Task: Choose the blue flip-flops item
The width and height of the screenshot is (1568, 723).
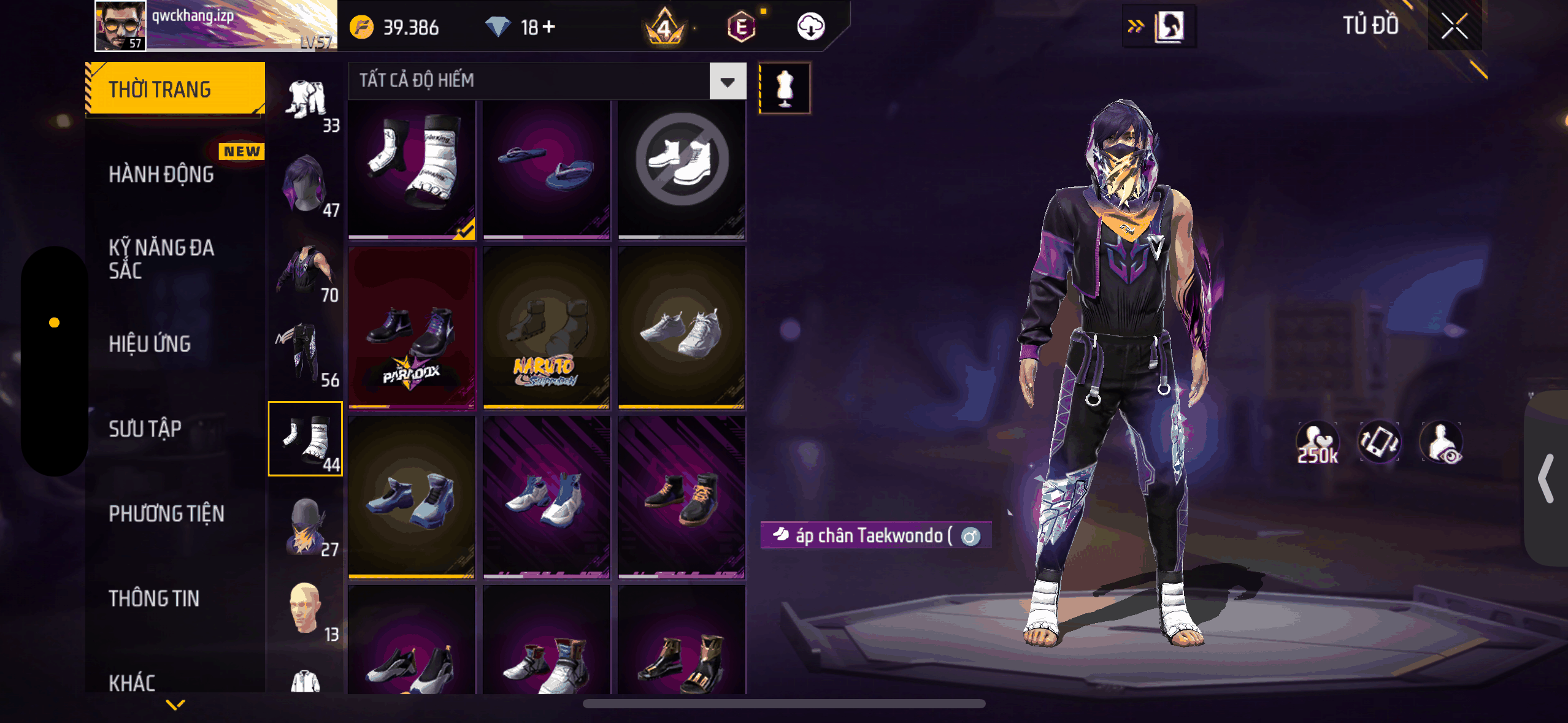Action: 547,169
